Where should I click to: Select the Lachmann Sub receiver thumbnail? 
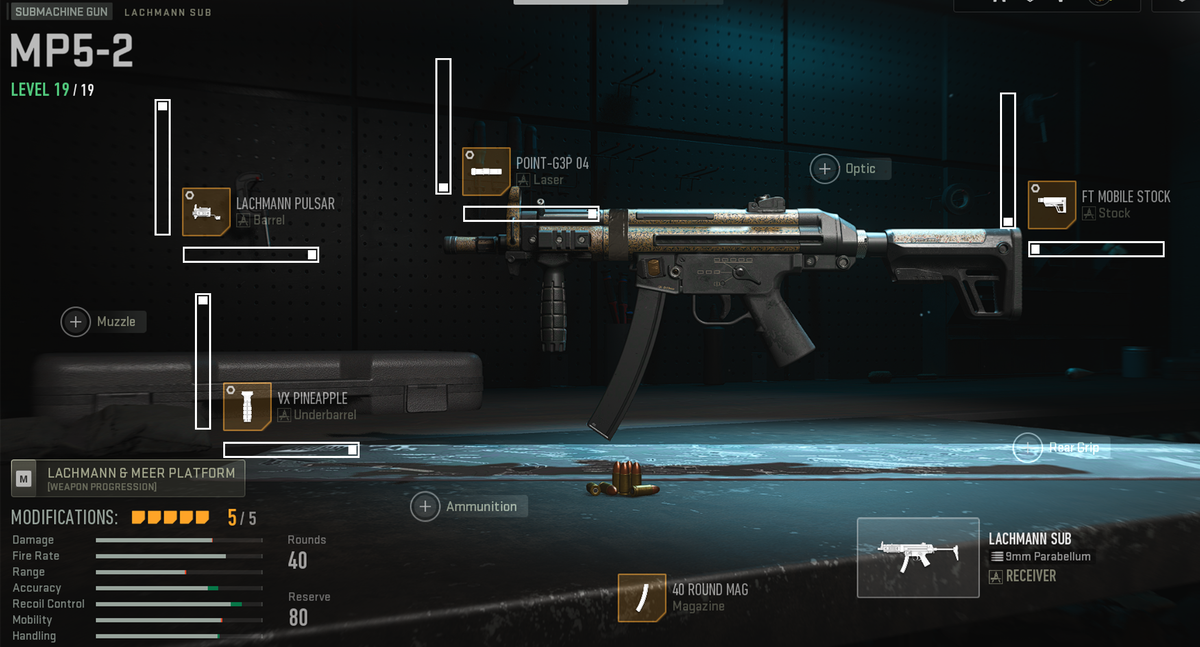pyautogui.click(x=917, y=557)
